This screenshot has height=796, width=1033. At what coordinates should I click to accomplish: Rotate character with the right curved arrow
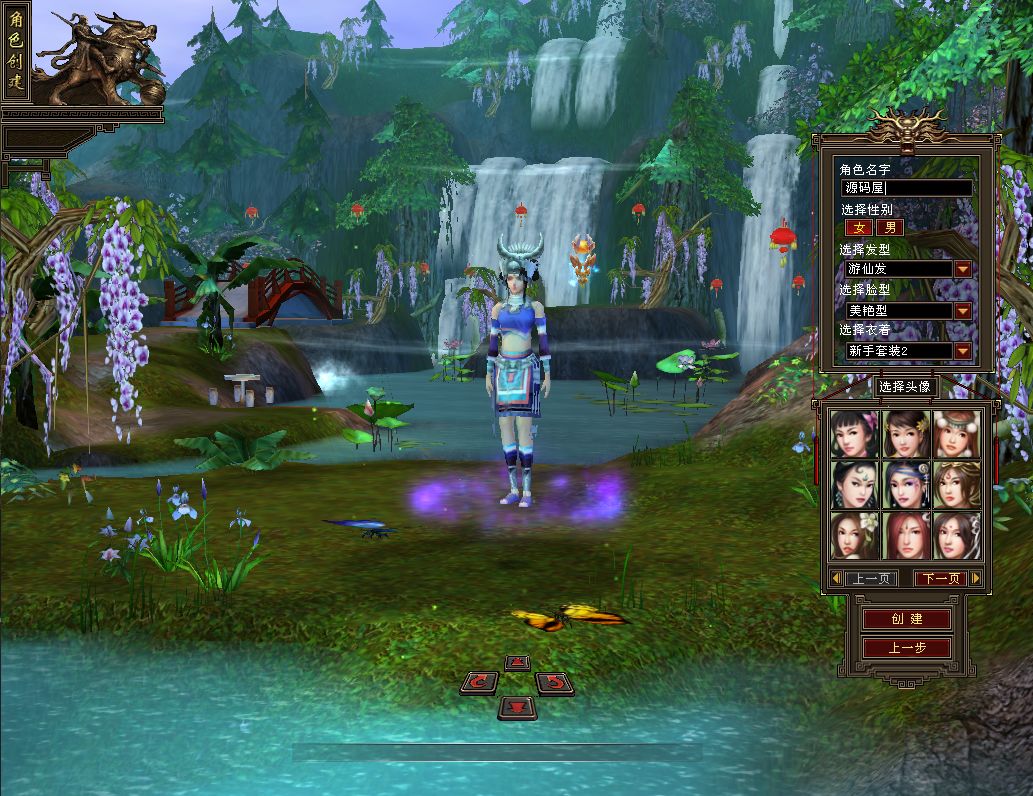pyautogui.click(x=553, y=683)
